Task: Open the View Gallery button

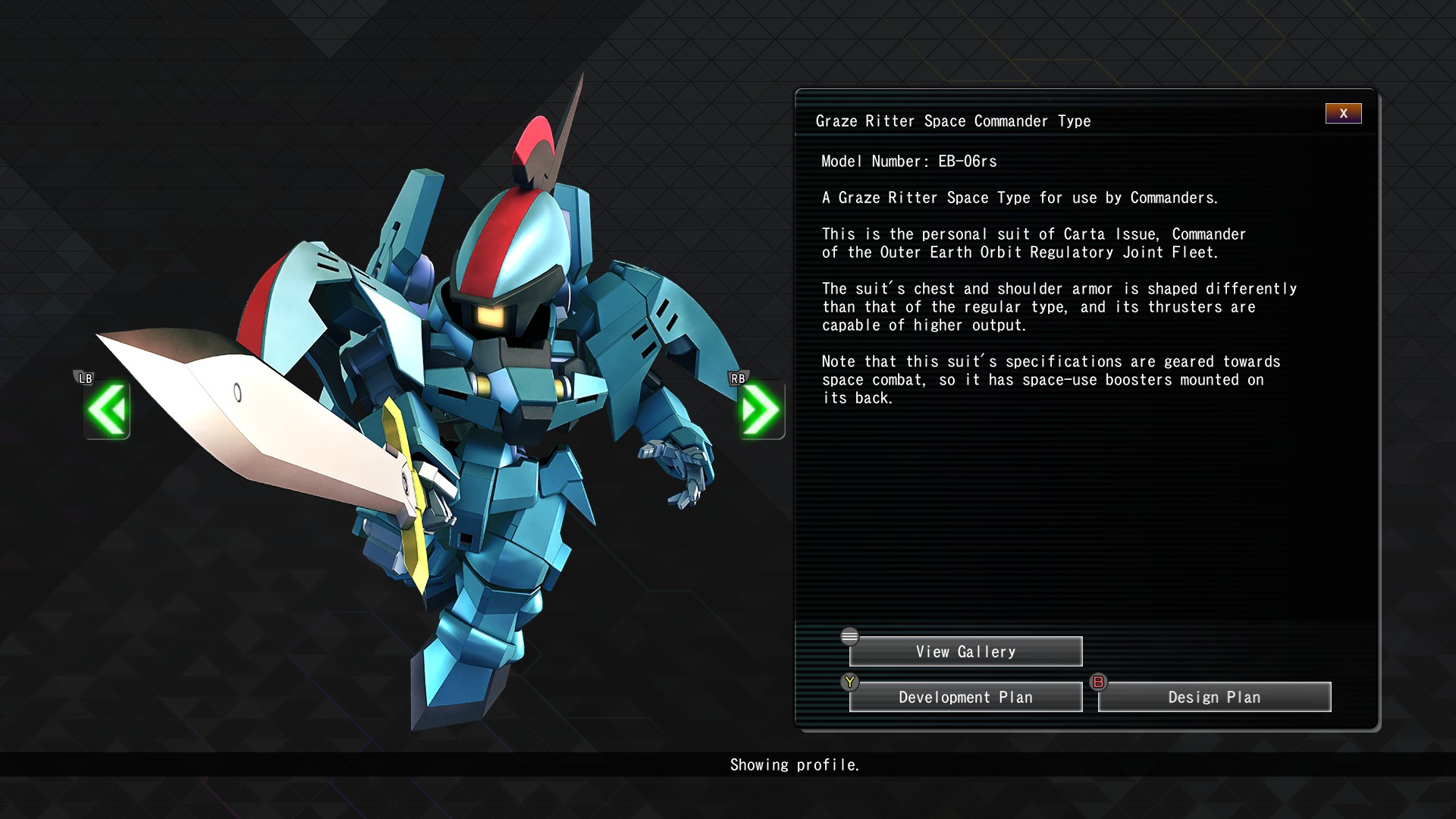Action: click(x=965, y=652)
